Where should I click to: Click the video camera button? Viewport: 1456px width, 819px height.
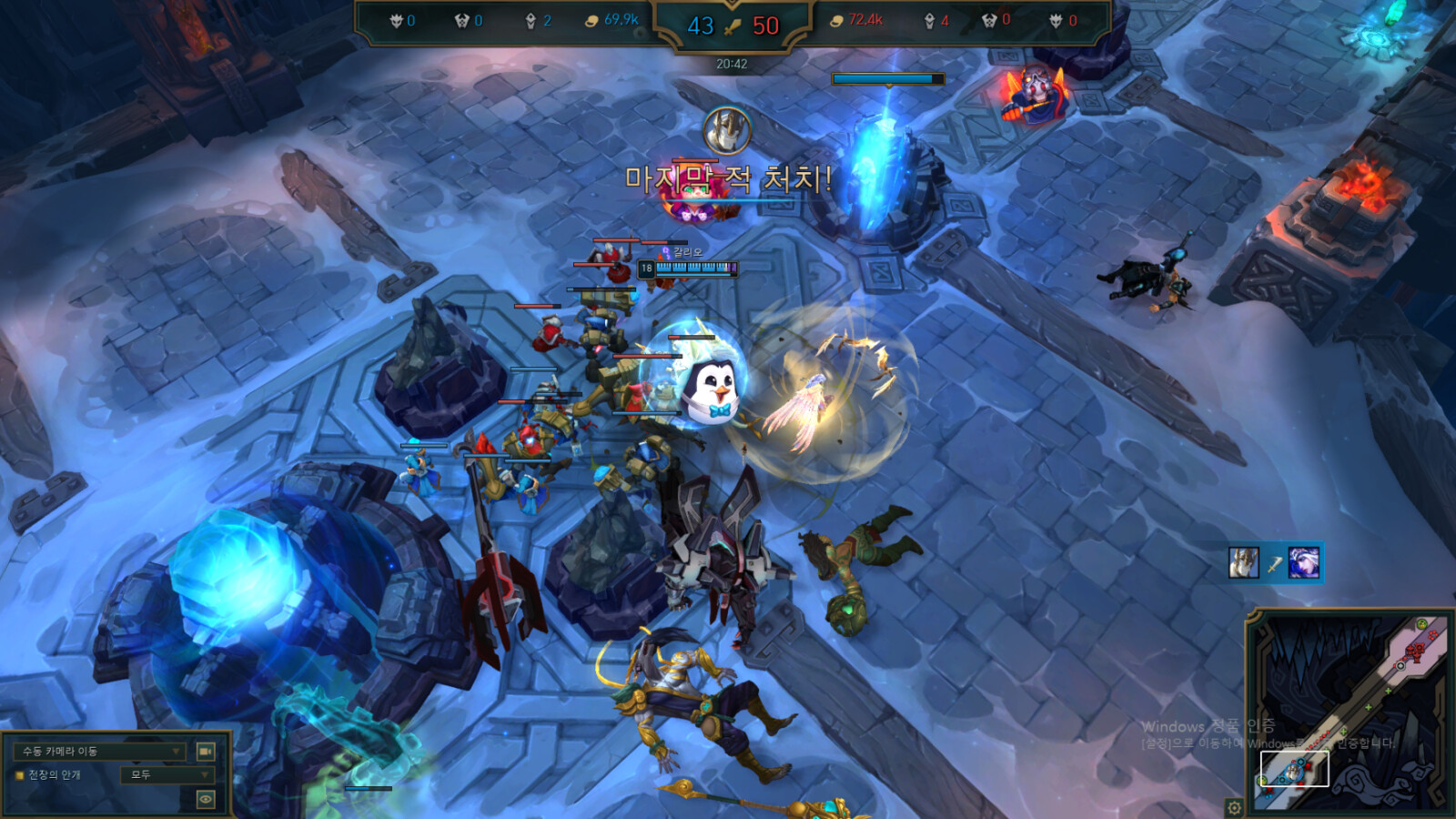(206, 751)
